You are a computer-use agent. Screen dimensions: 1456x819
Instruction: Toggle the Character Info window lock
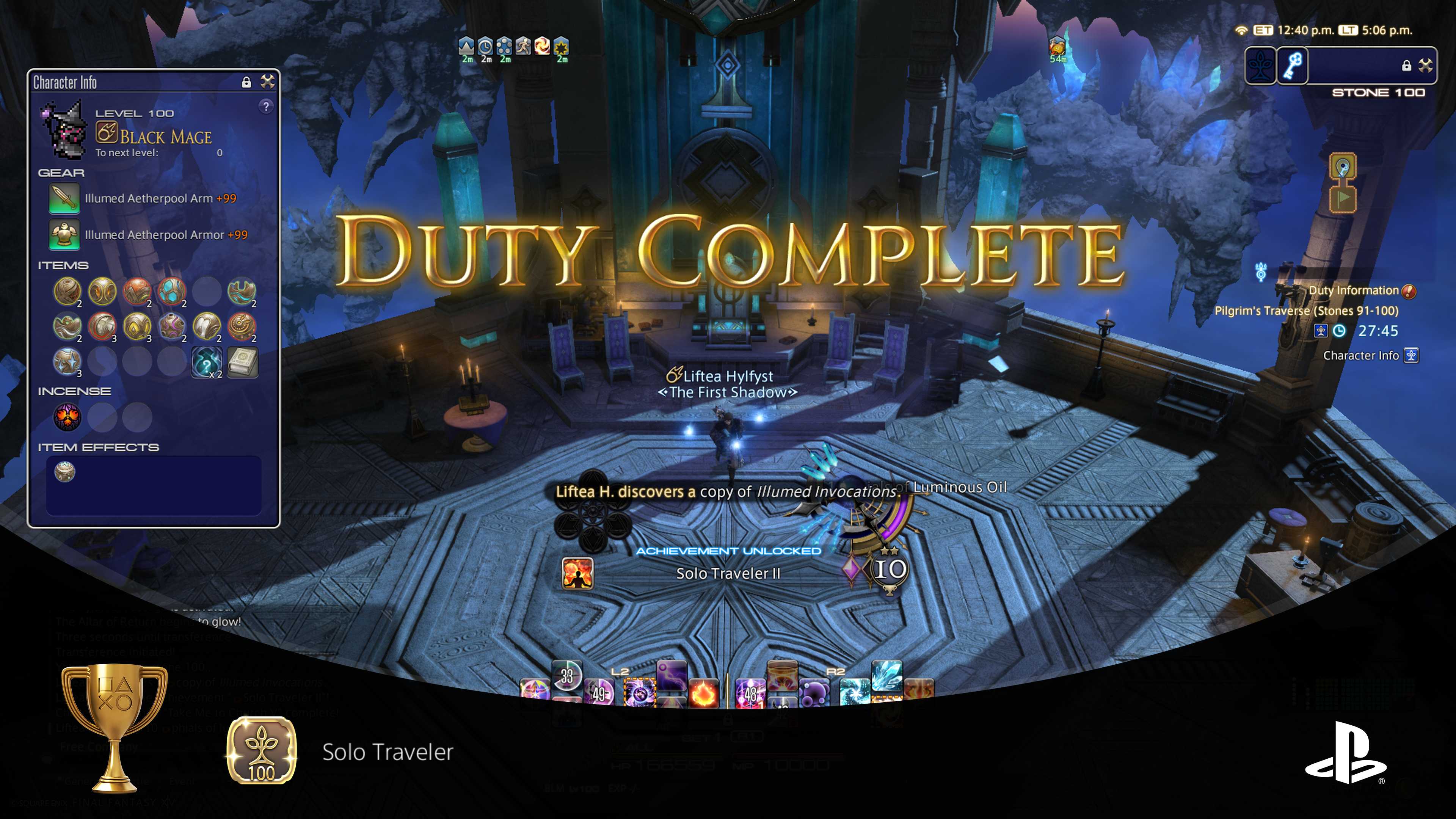click(246, 83)
